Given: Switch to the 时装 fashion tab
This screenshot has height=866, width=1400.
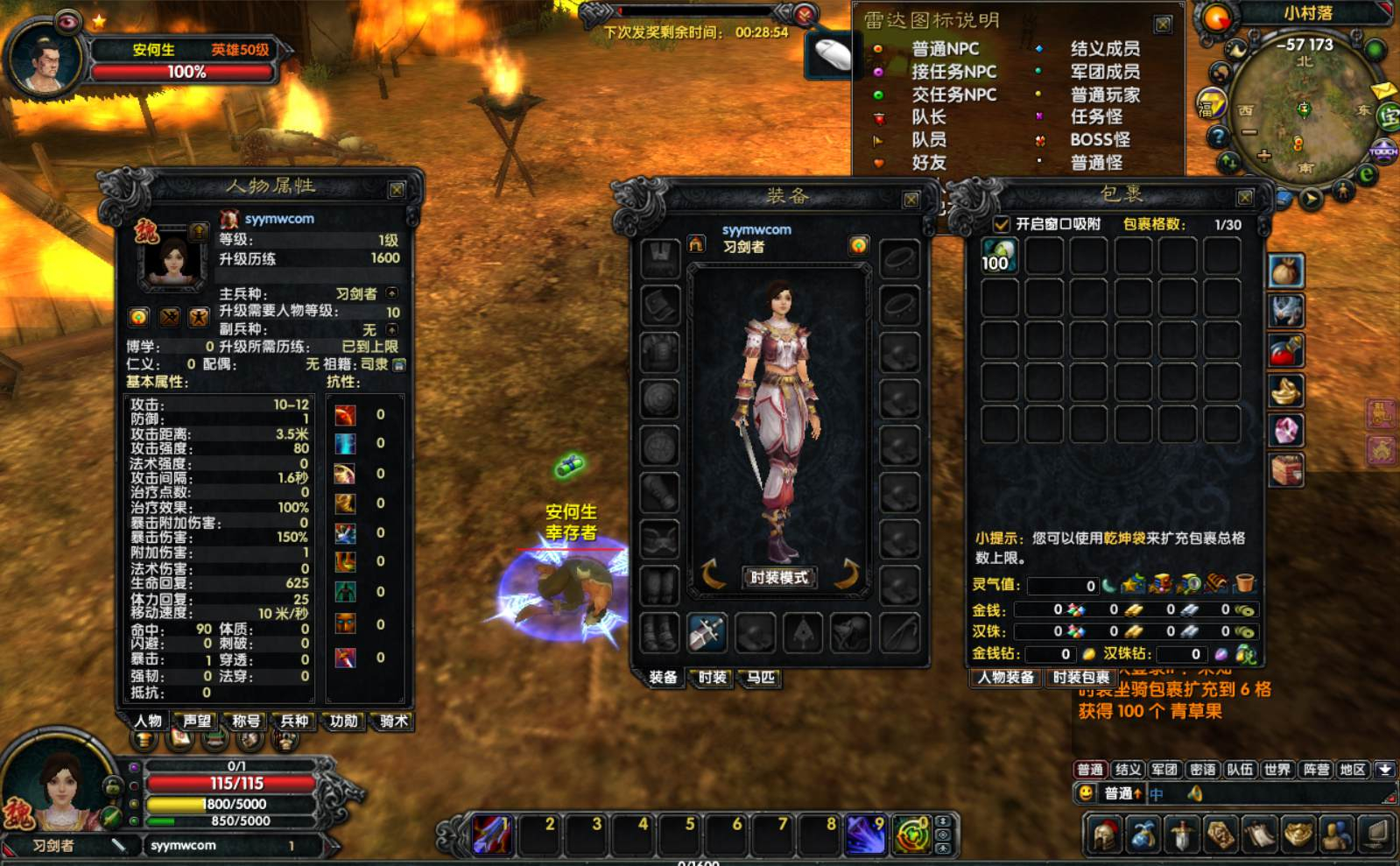Looking at the screenshot, I should (x=712, y=677).
